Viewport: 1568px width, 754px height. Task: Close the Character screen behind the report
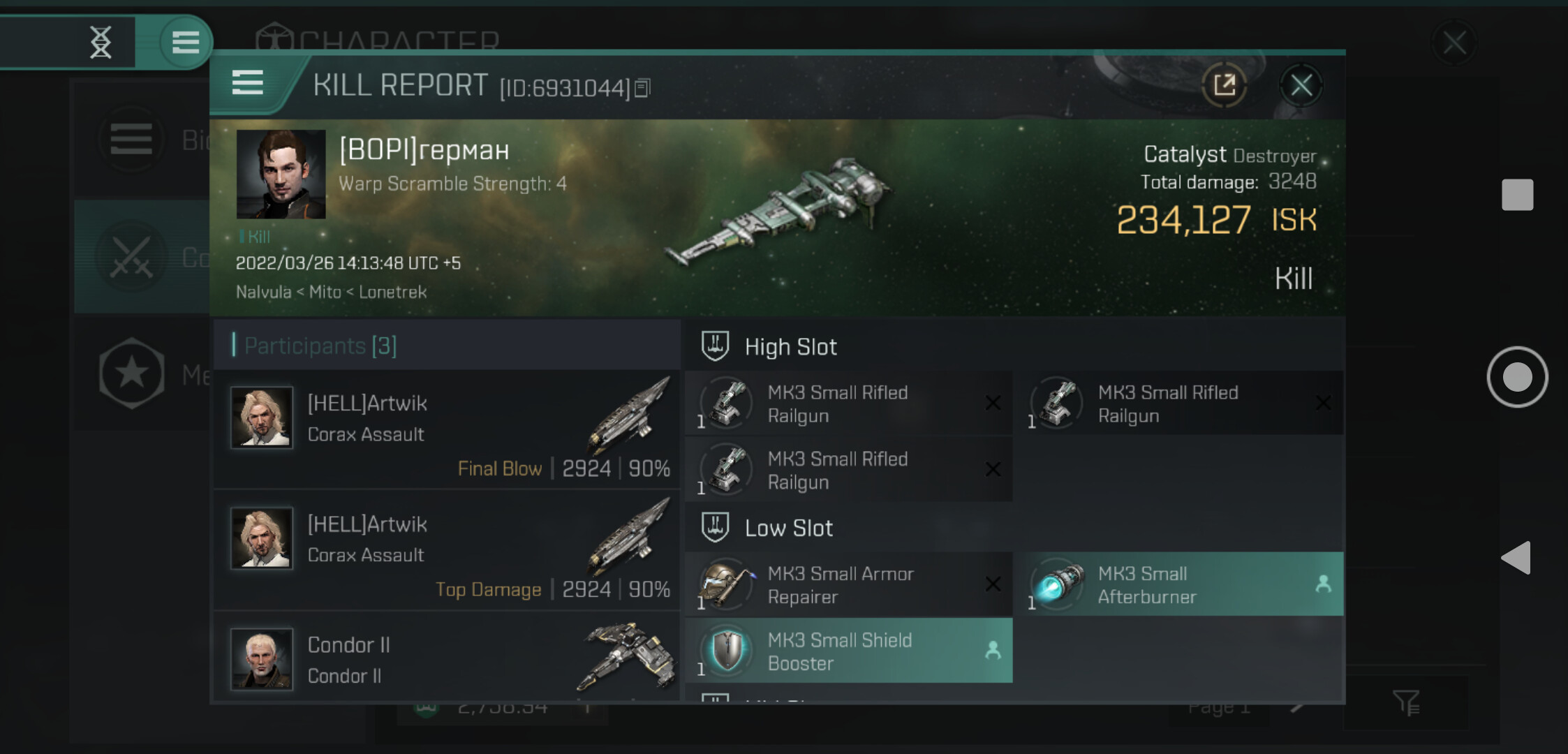click(x=1454, y=43)
